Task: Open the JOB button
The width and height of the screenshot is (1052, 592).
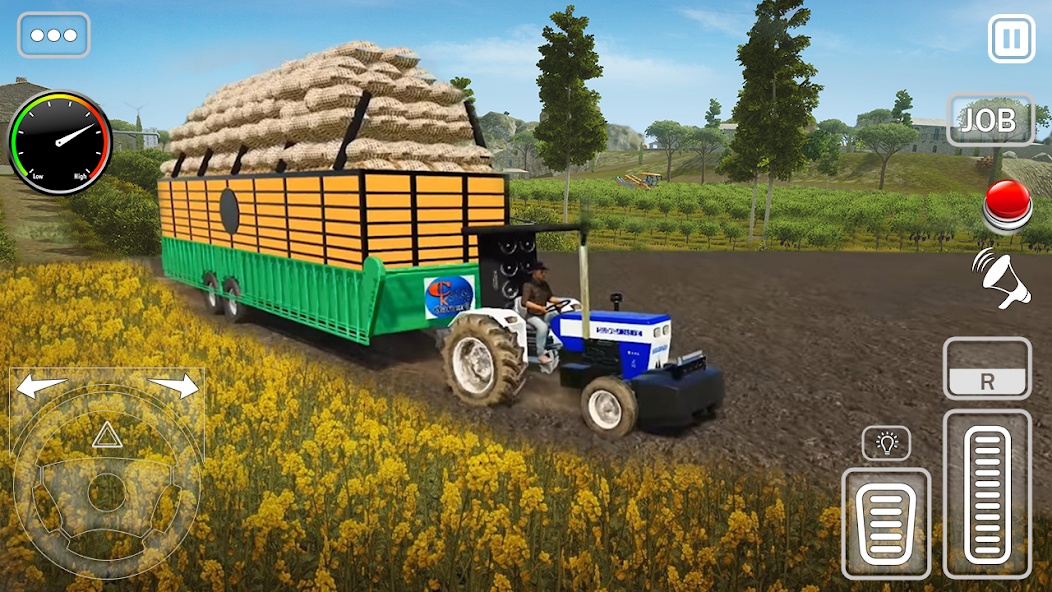Action: (989, 121)
